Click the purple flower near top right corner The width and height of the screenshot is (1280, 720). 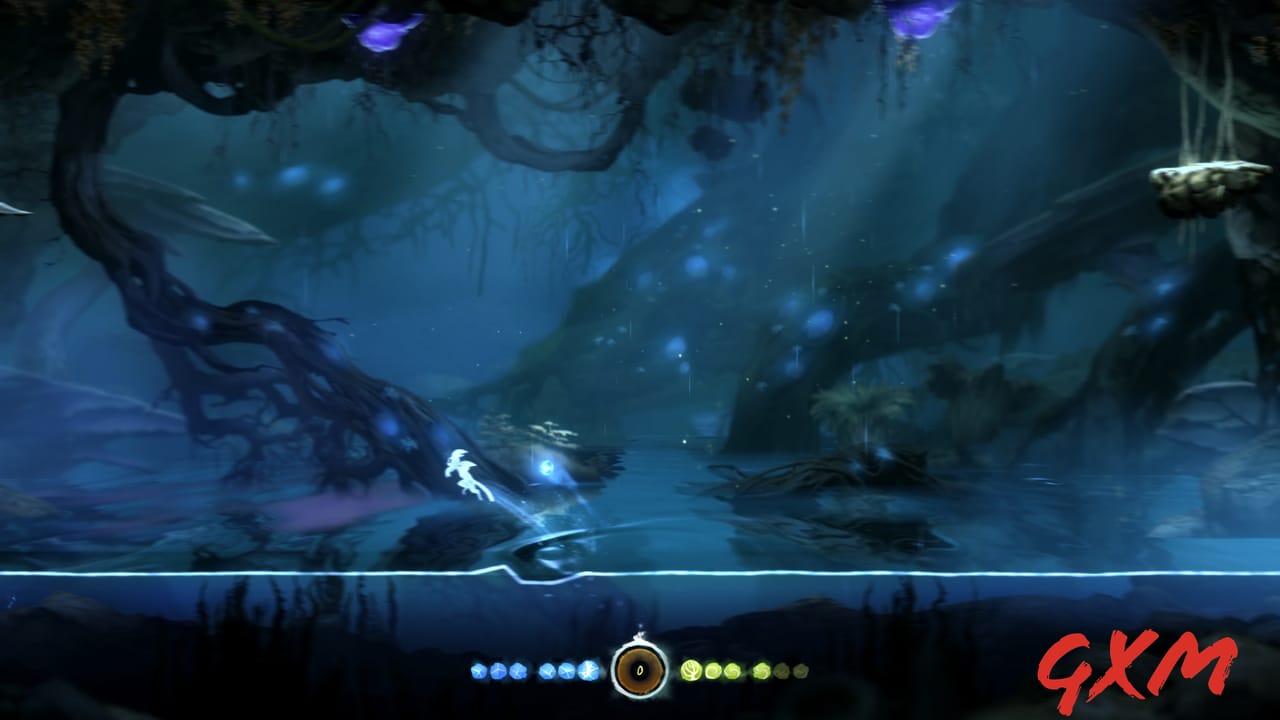click(x=915, y=18)
